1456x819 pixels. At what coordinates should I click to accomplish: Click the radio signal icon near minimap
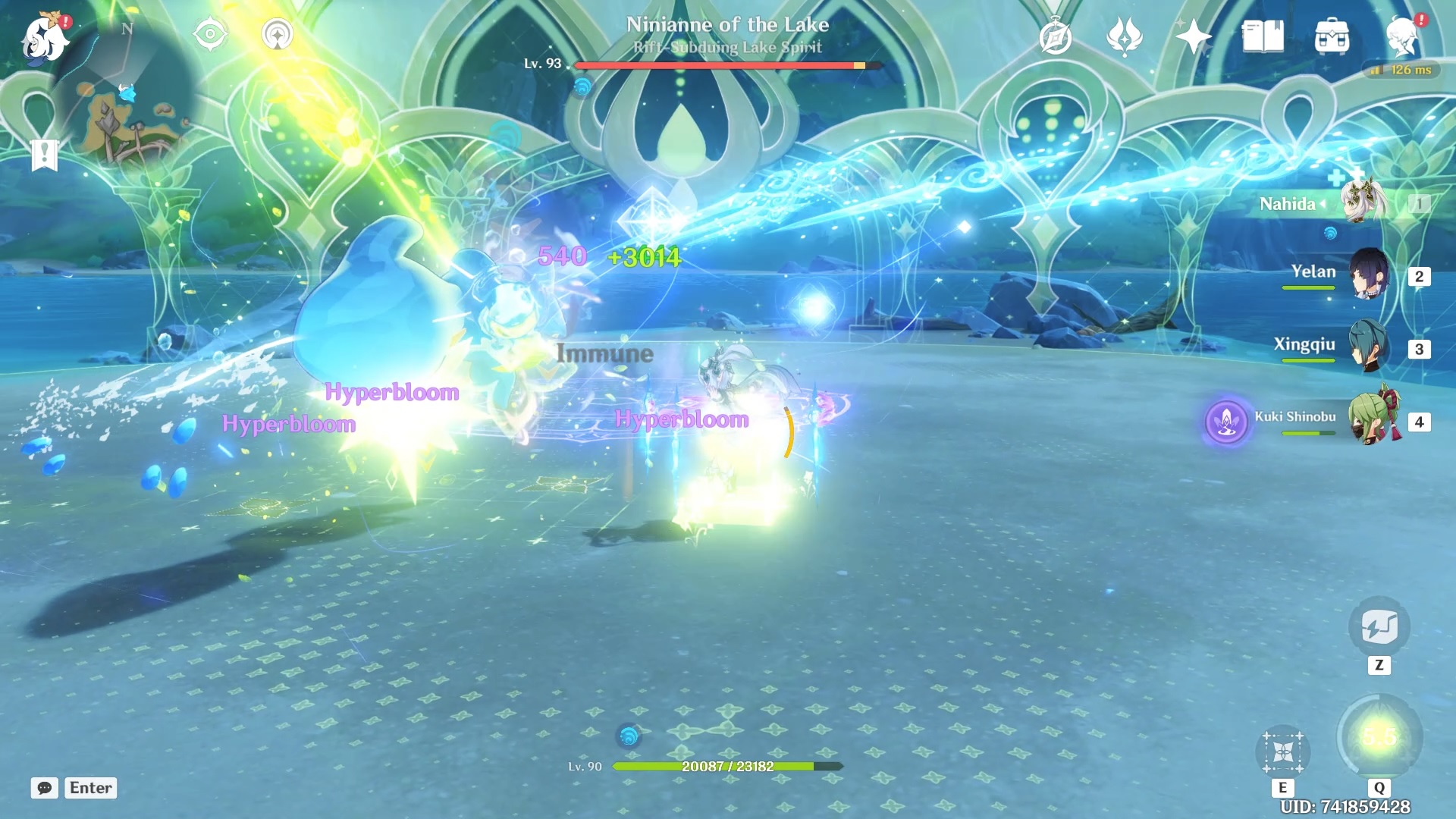278,35
